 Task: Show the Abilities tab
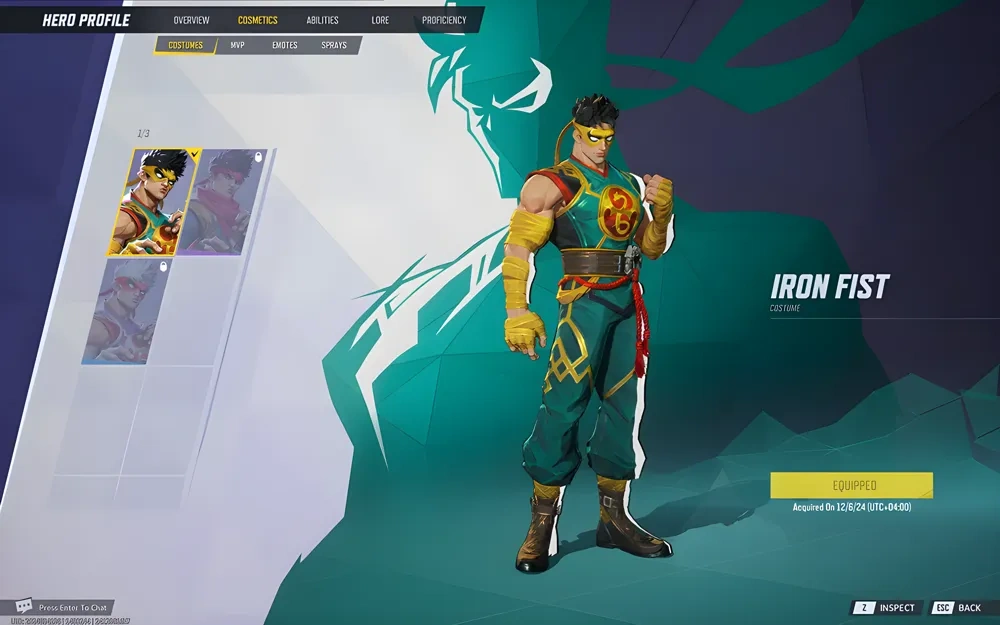click(322, 20)
